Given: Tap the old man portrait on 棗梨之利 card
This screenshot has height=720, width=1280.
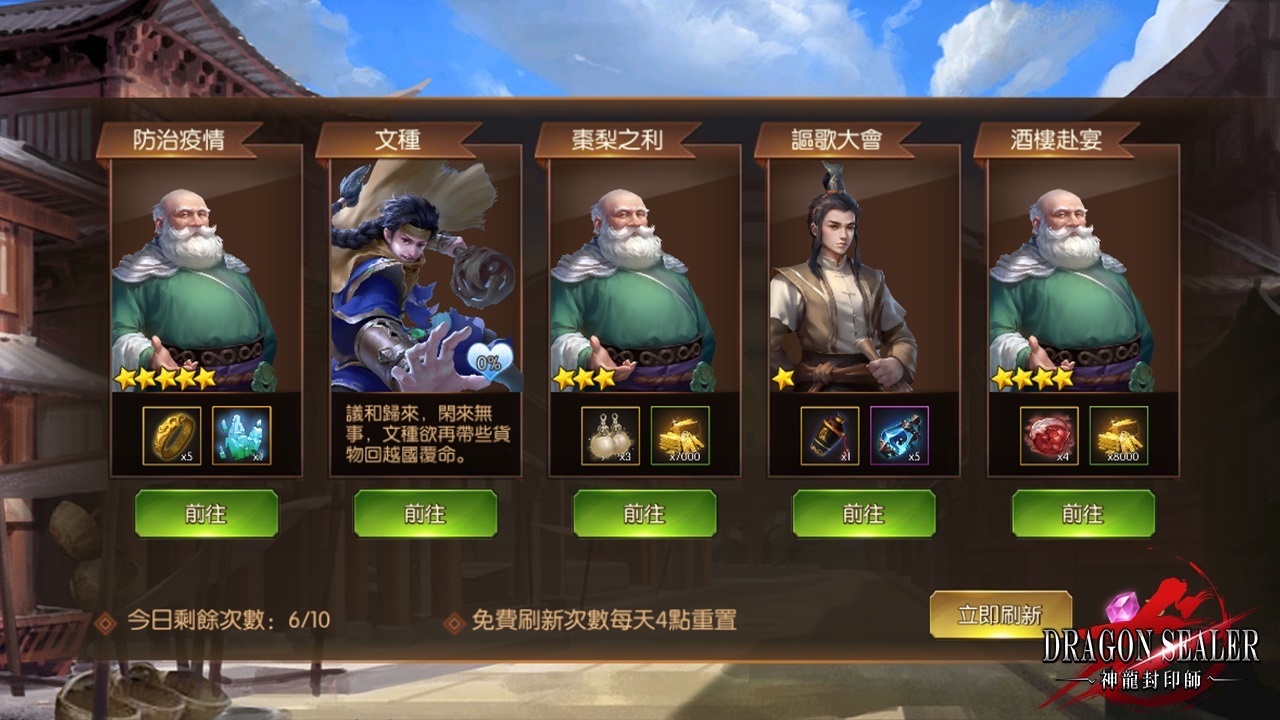Looking at the screenshot, I should (644, 280).
